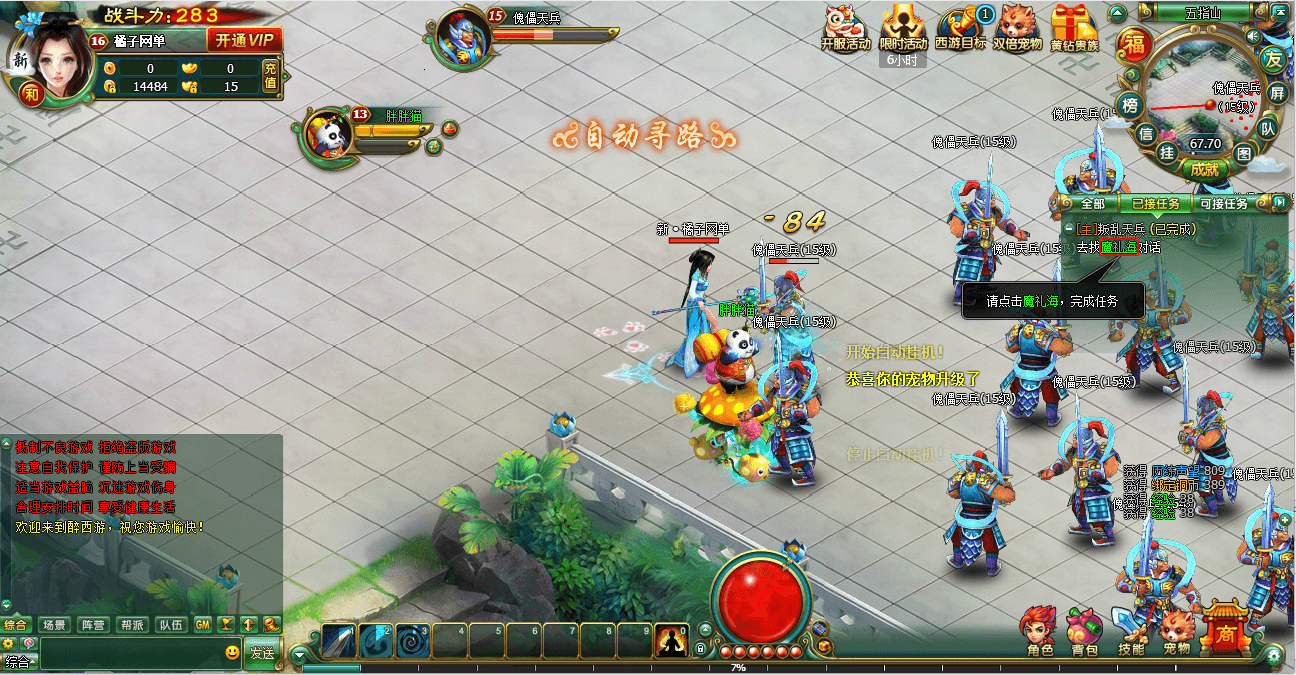Click the 发送 send chat button

(262, 653)
